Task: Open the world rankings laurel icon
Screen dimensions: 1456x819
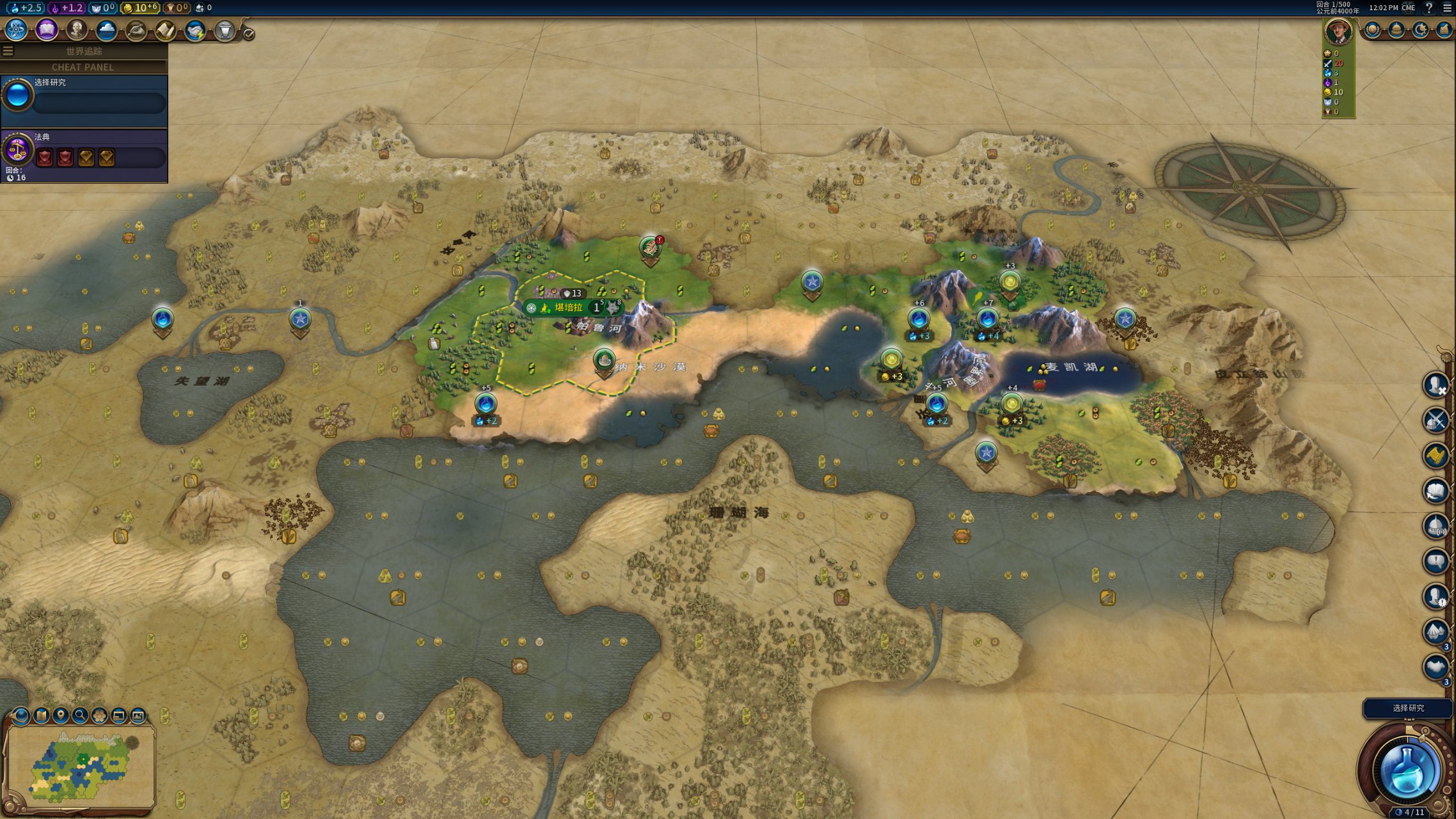Action: 1372,30
